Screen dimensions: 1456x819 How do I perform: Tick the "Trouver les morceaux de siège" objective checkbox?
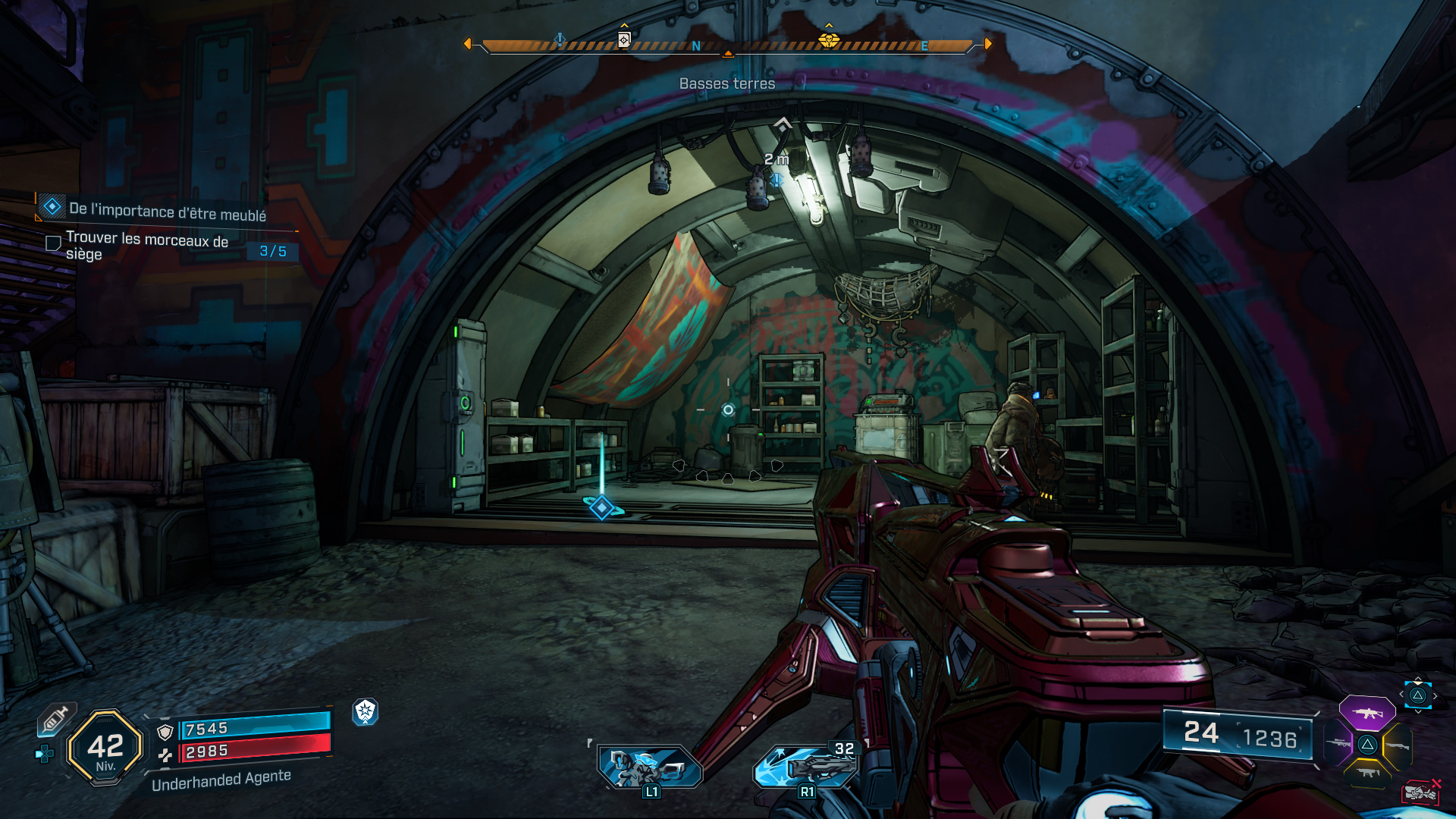pos(53,243)
